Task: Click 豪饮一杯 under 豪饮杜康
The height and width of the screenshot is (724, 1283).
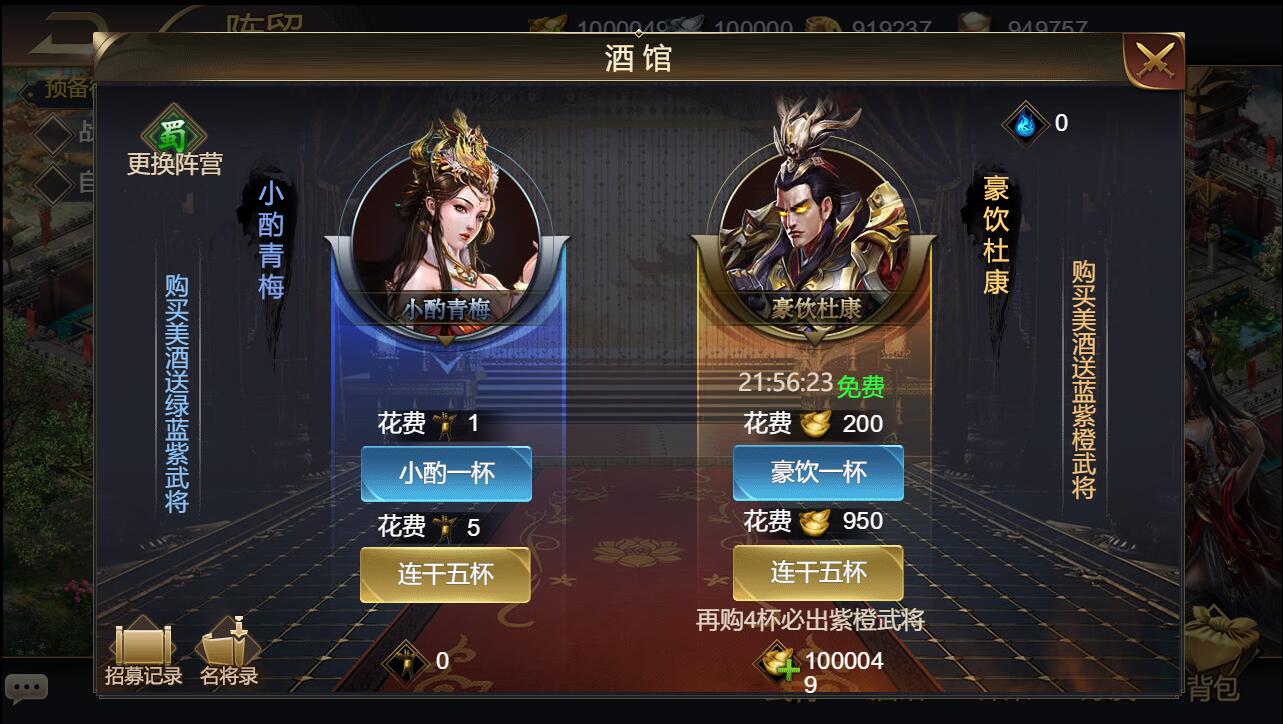Action: [818, 473]
